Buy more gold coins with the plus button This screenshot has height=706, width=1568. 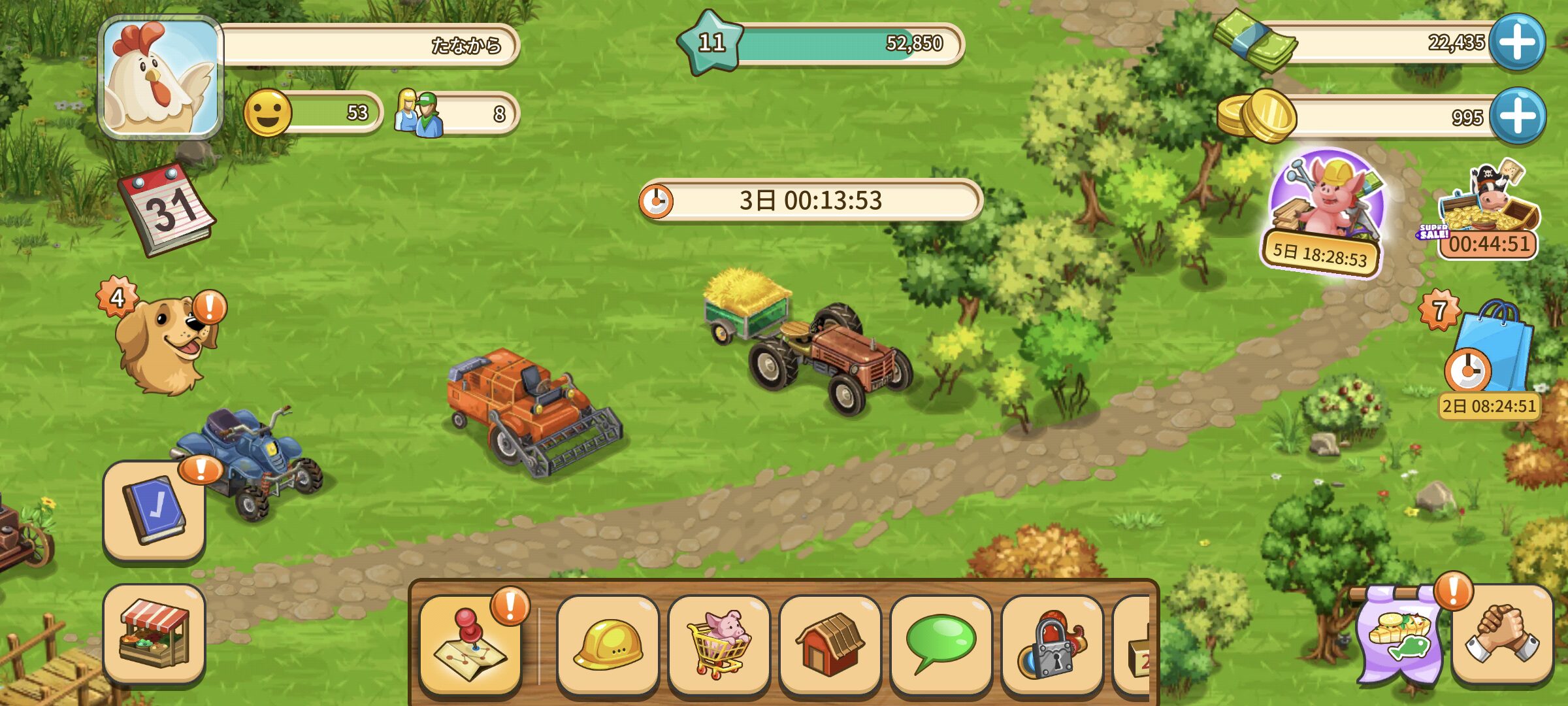pos(1517,116)
